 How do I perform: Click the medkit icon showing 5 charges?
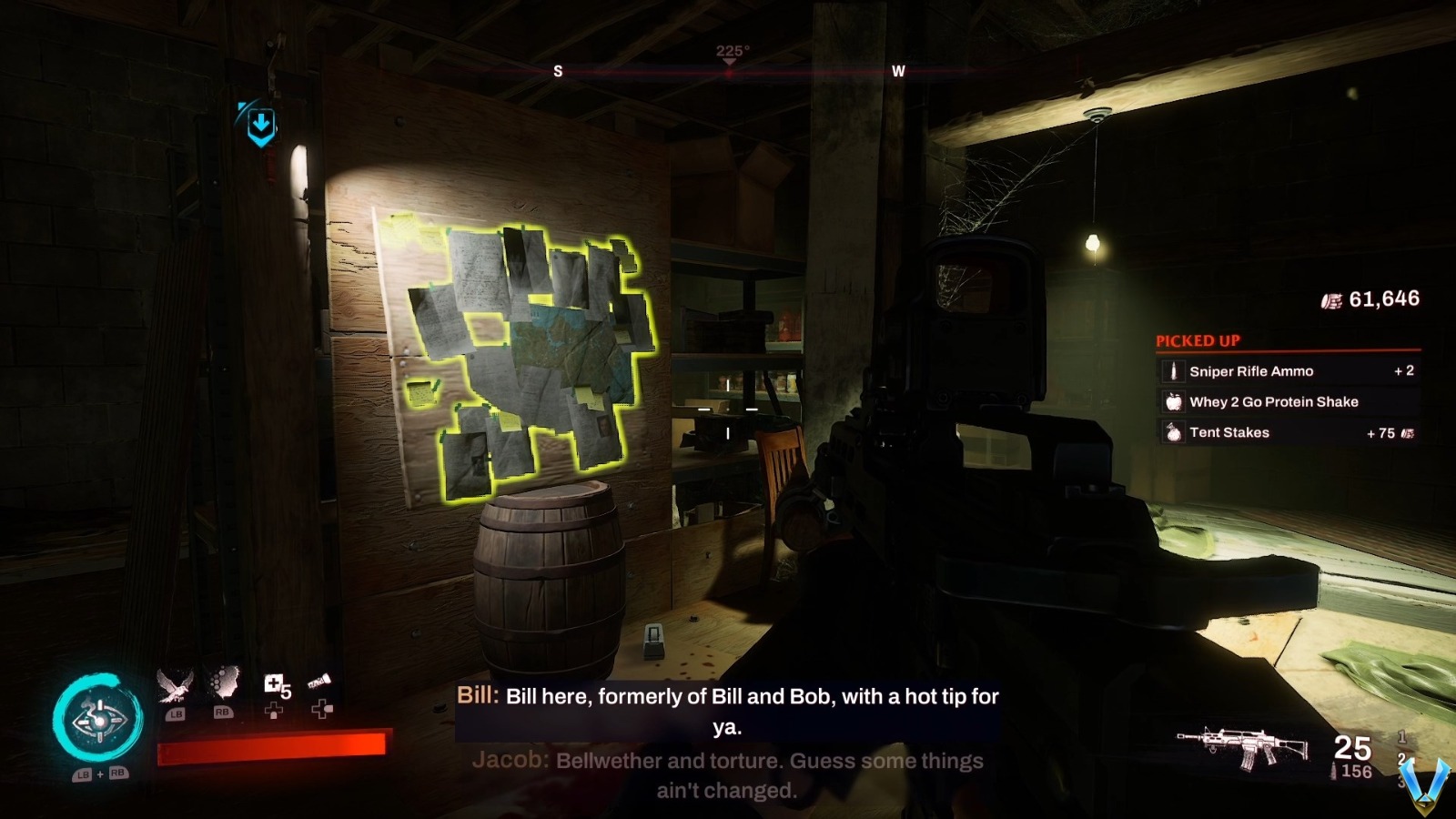coord(273,682)
